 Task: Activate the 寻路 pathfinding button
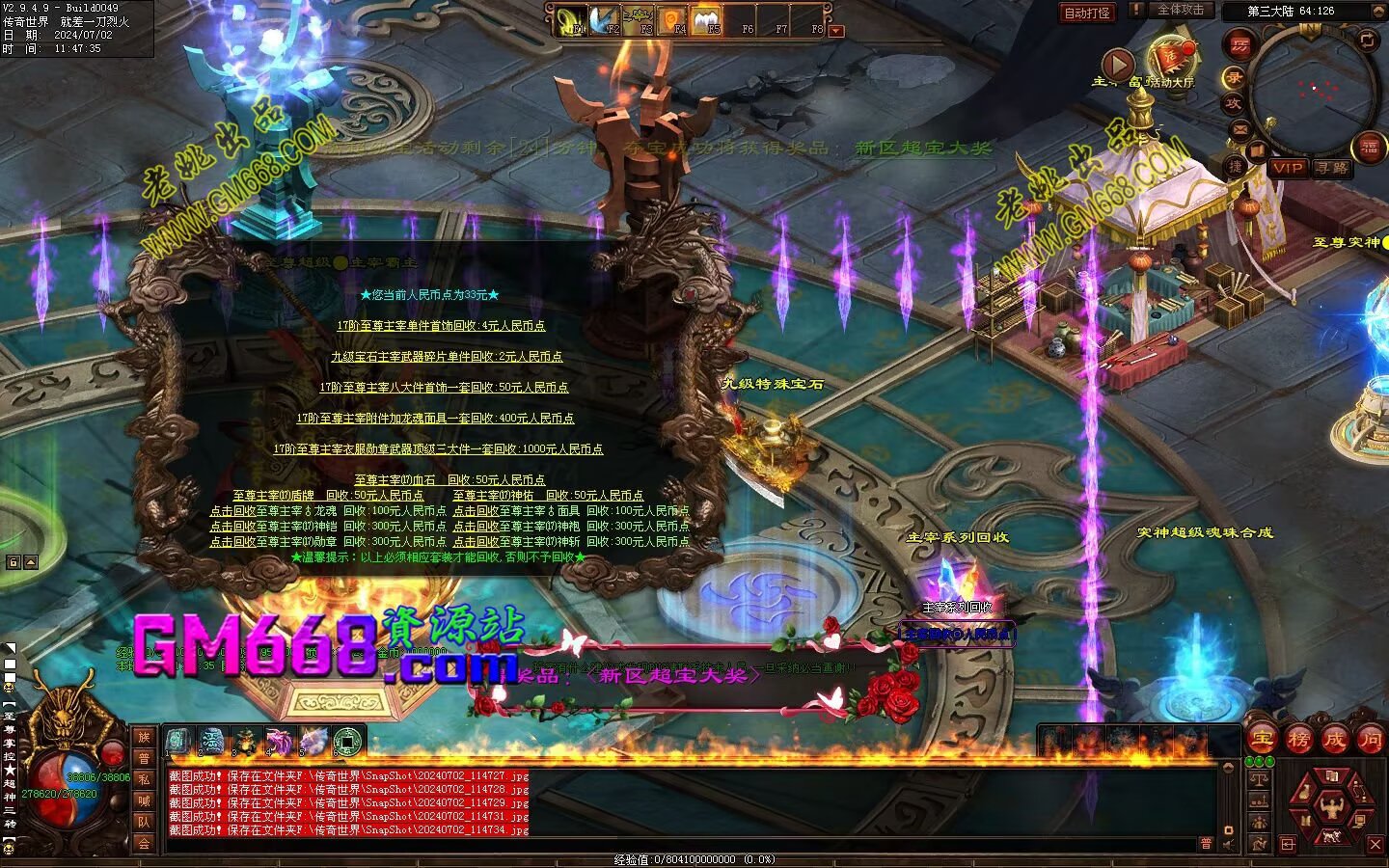[x=1331, y=168]
